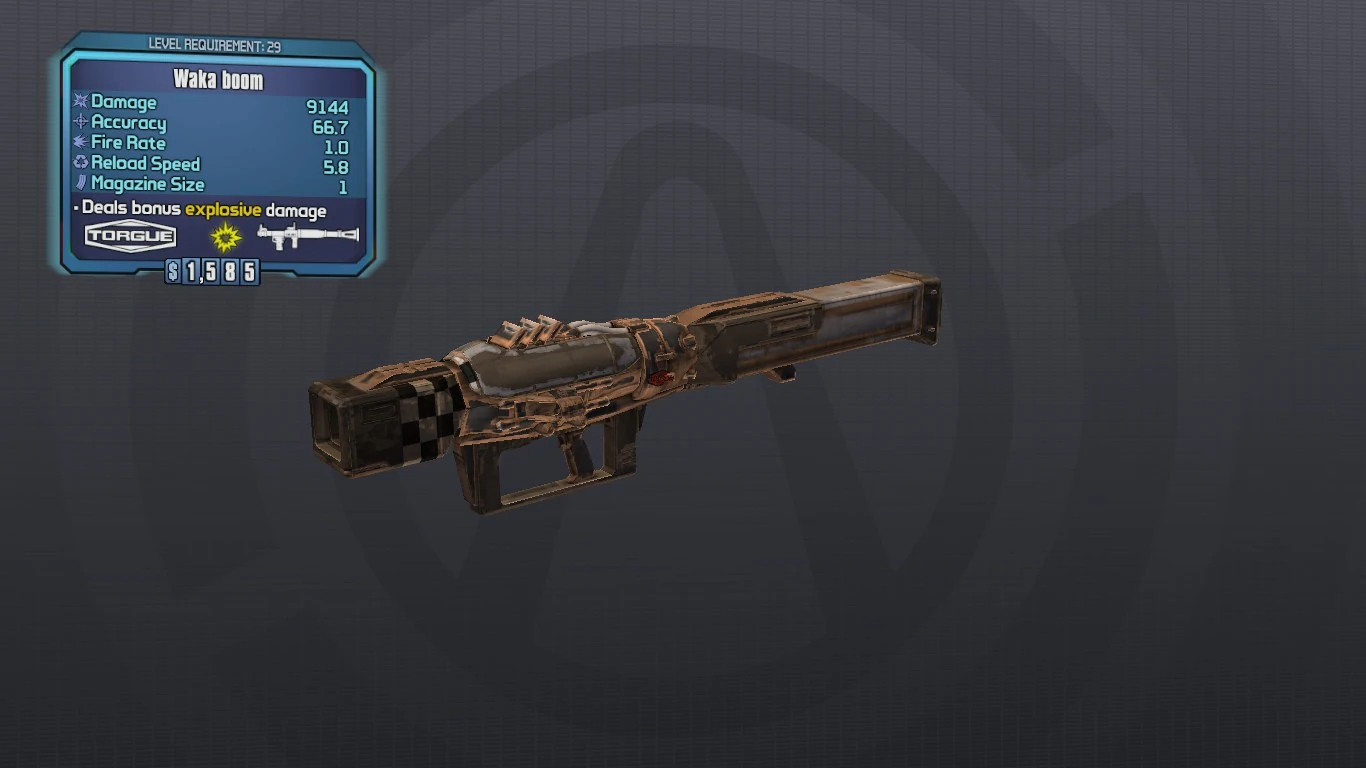Select the Damage value 9144
This screenshot has width=1366, height=768.
point(326,102)
